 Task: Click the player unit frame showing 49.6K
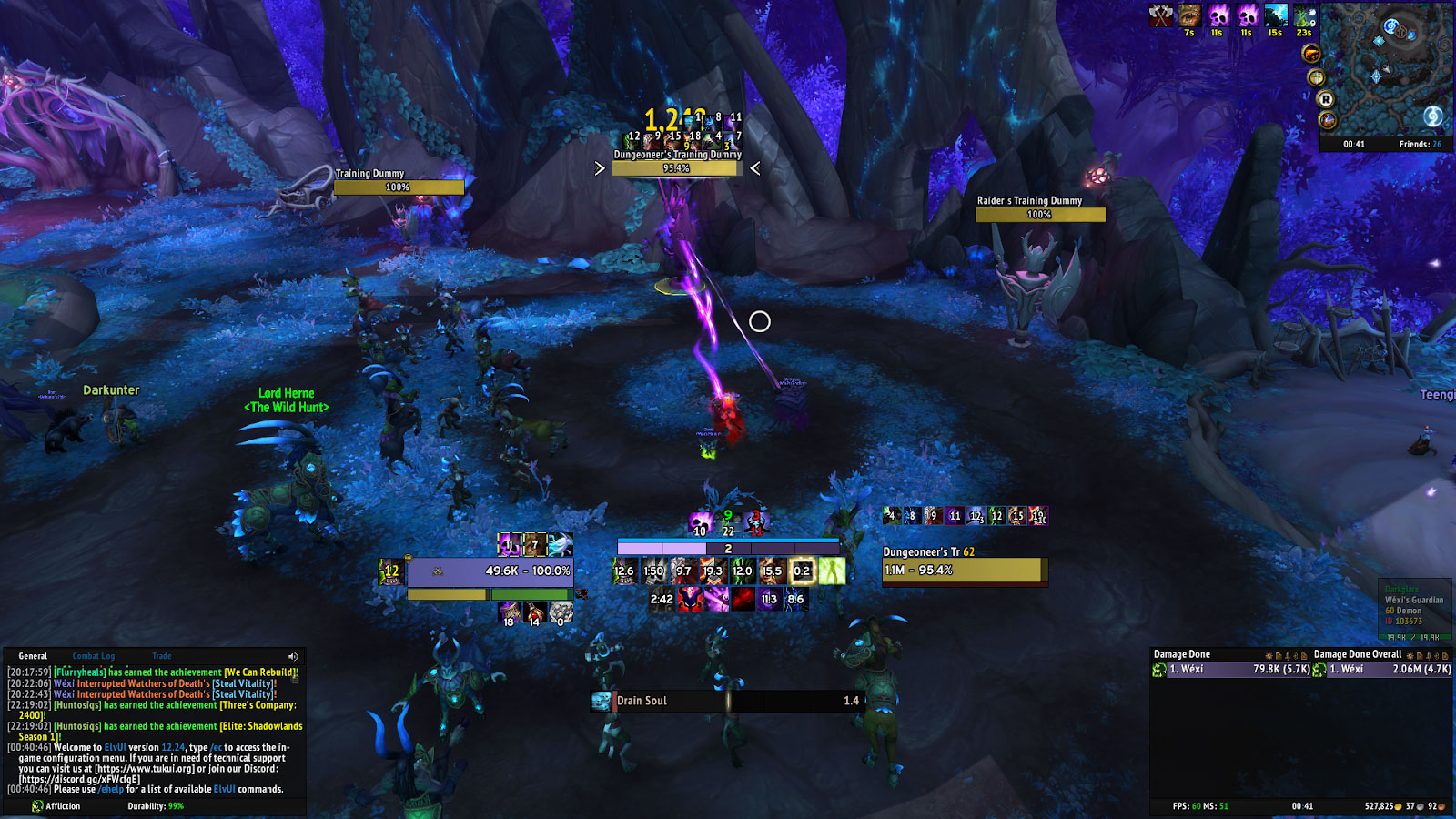coord(490,571)
